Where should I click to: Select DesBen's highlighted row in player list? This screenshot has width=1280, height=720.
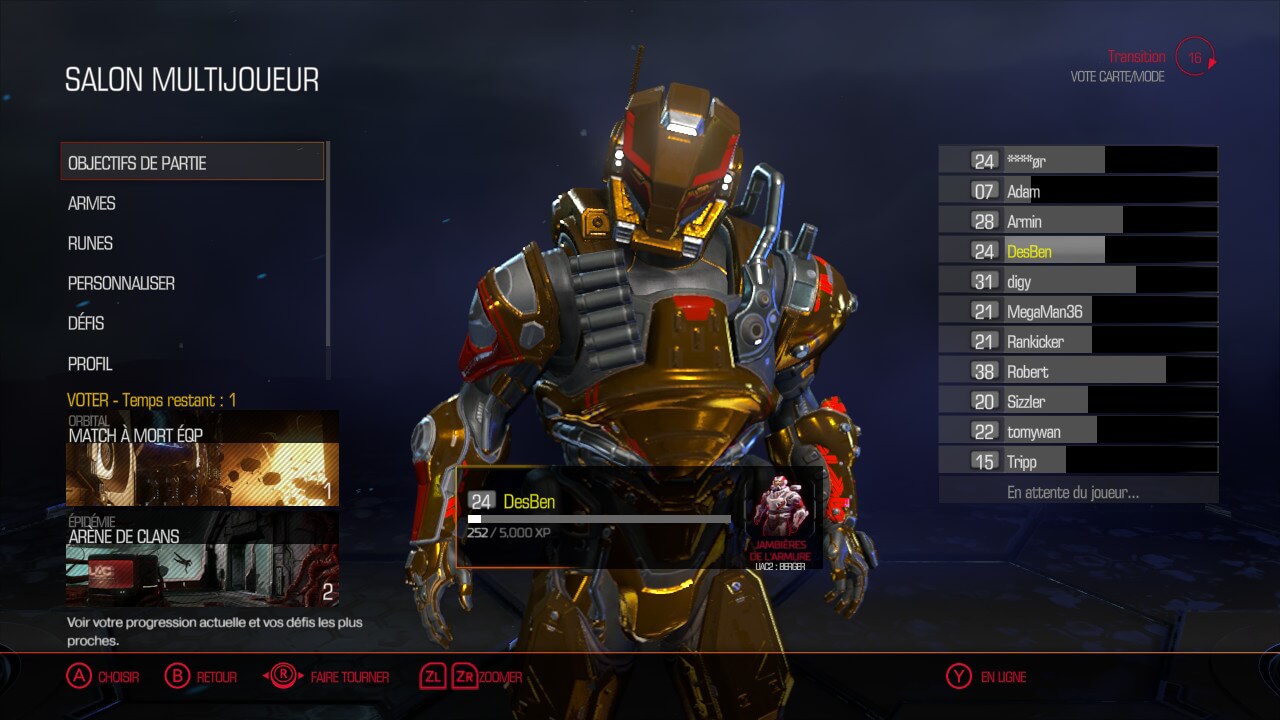click(1077, 251)
